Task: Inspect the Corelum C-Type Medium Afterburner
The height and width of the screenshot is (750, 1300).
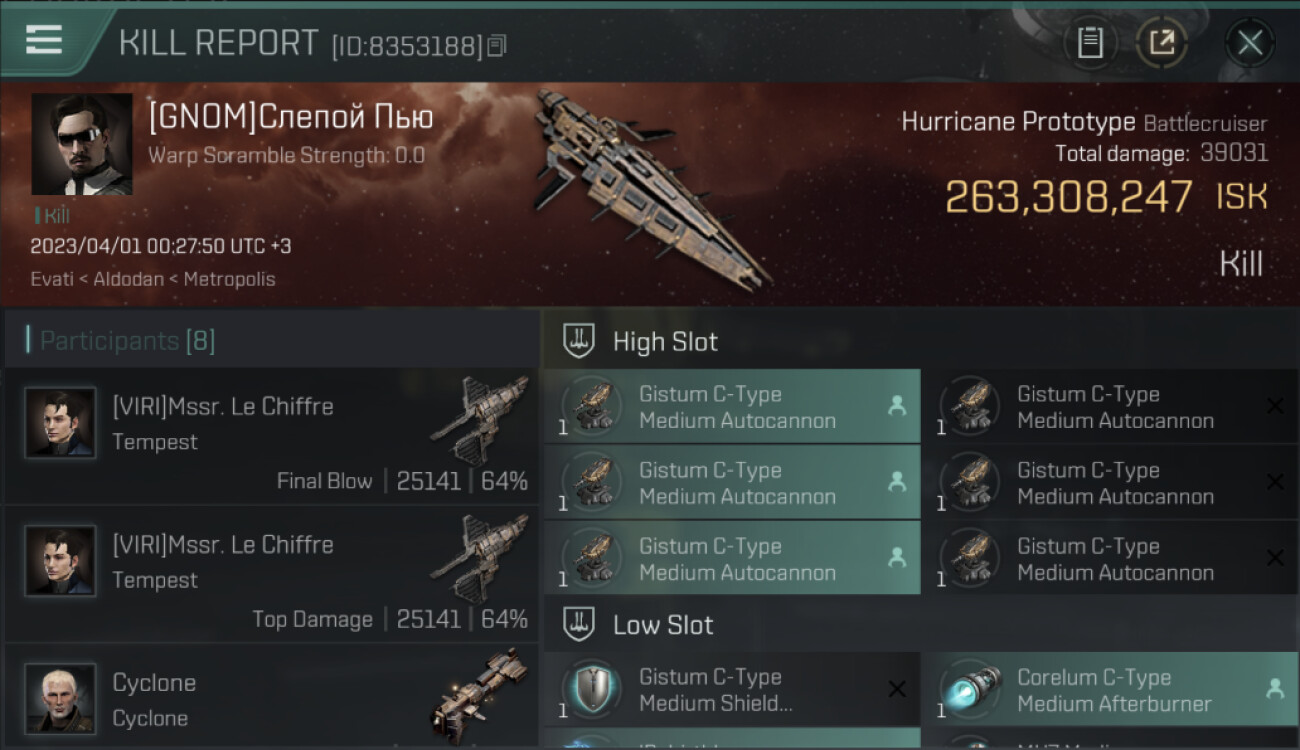Action: [x=1108, y=690]
